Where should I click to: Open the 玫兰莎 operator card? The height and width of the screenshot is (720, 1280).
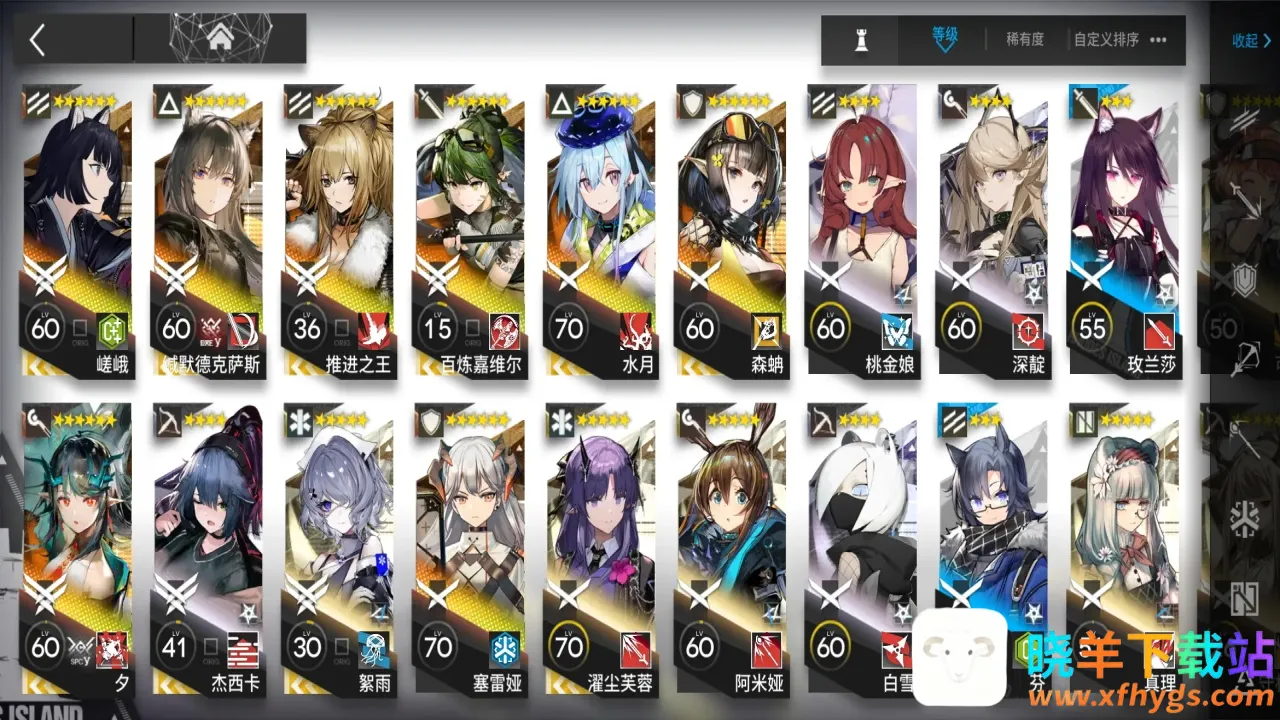[1124, 230]
